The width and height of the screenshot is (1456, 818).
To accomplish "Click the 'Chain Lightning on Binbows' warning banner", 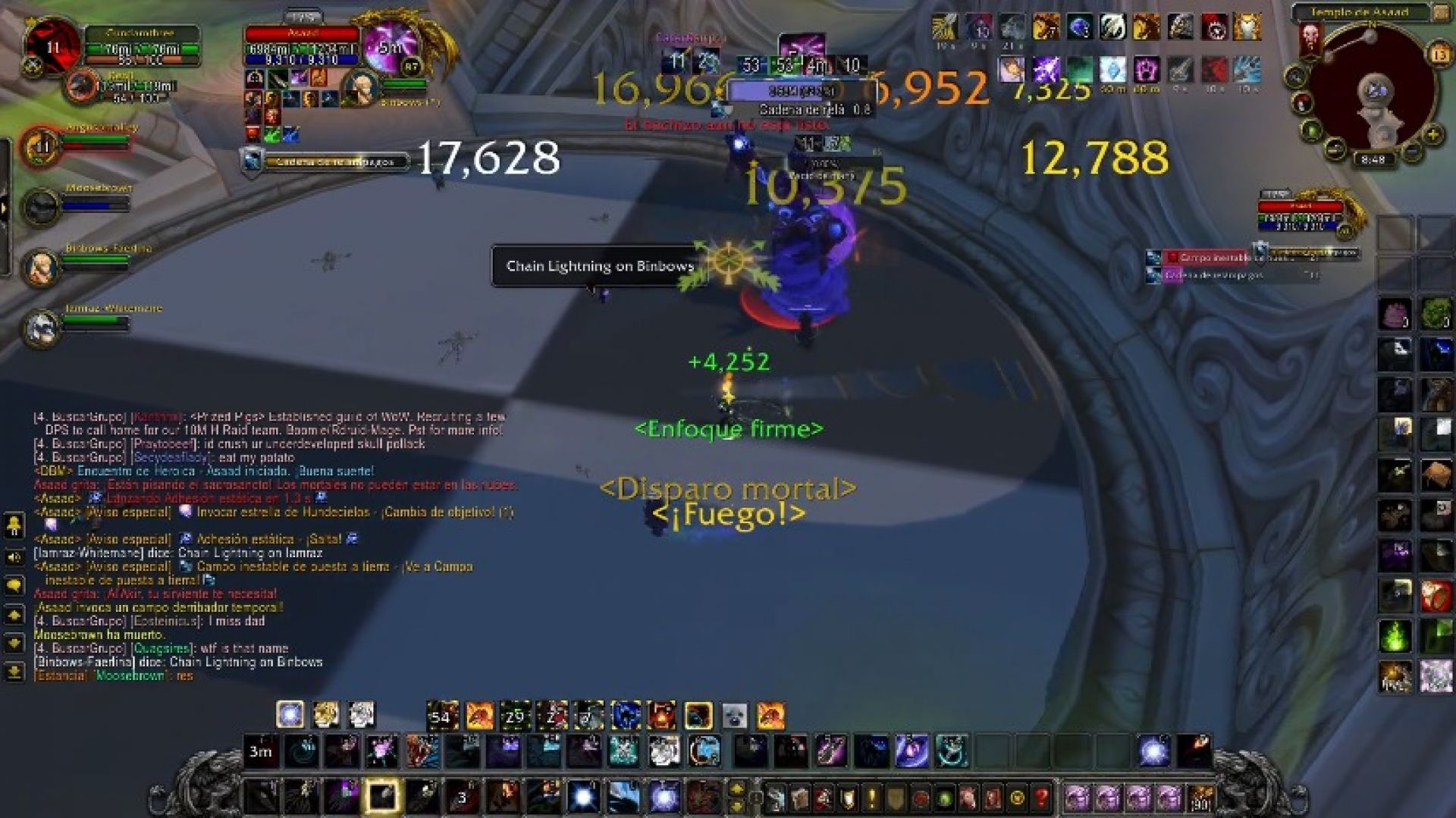I will [x=597, y=265].
